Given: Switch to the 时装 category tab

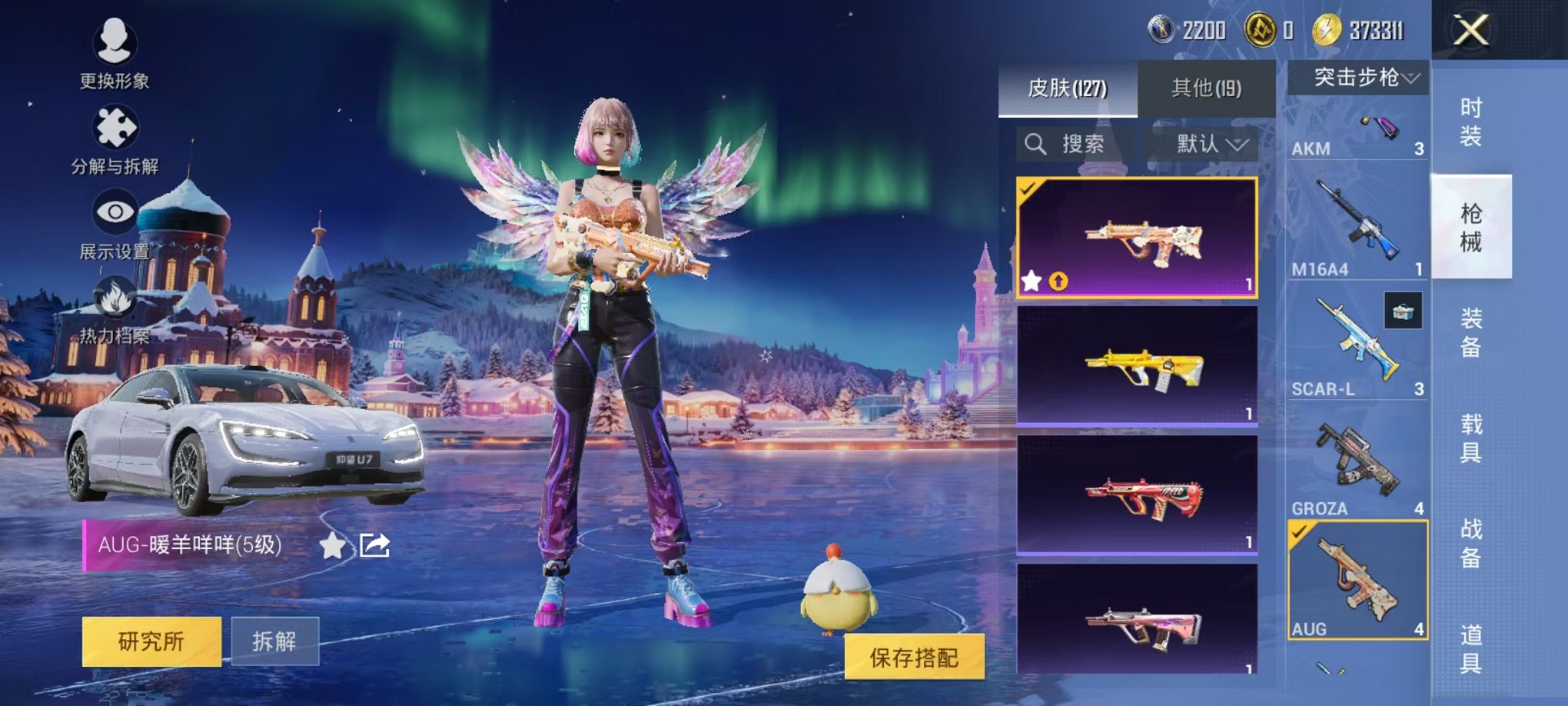Looking at the screenshot, I should click(x=1470, y=122).
